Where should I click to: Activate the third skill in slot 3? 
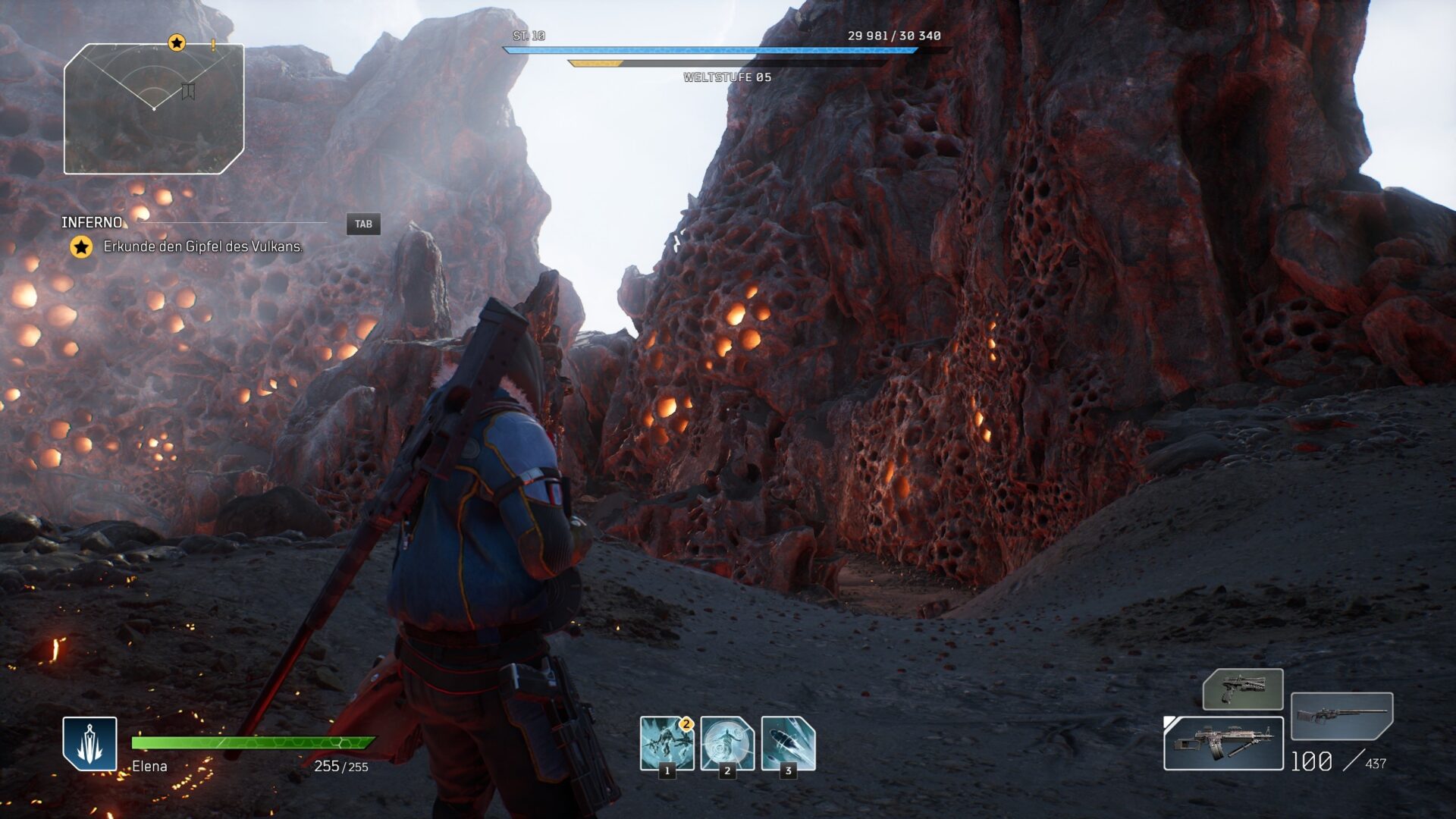(788, 743)
